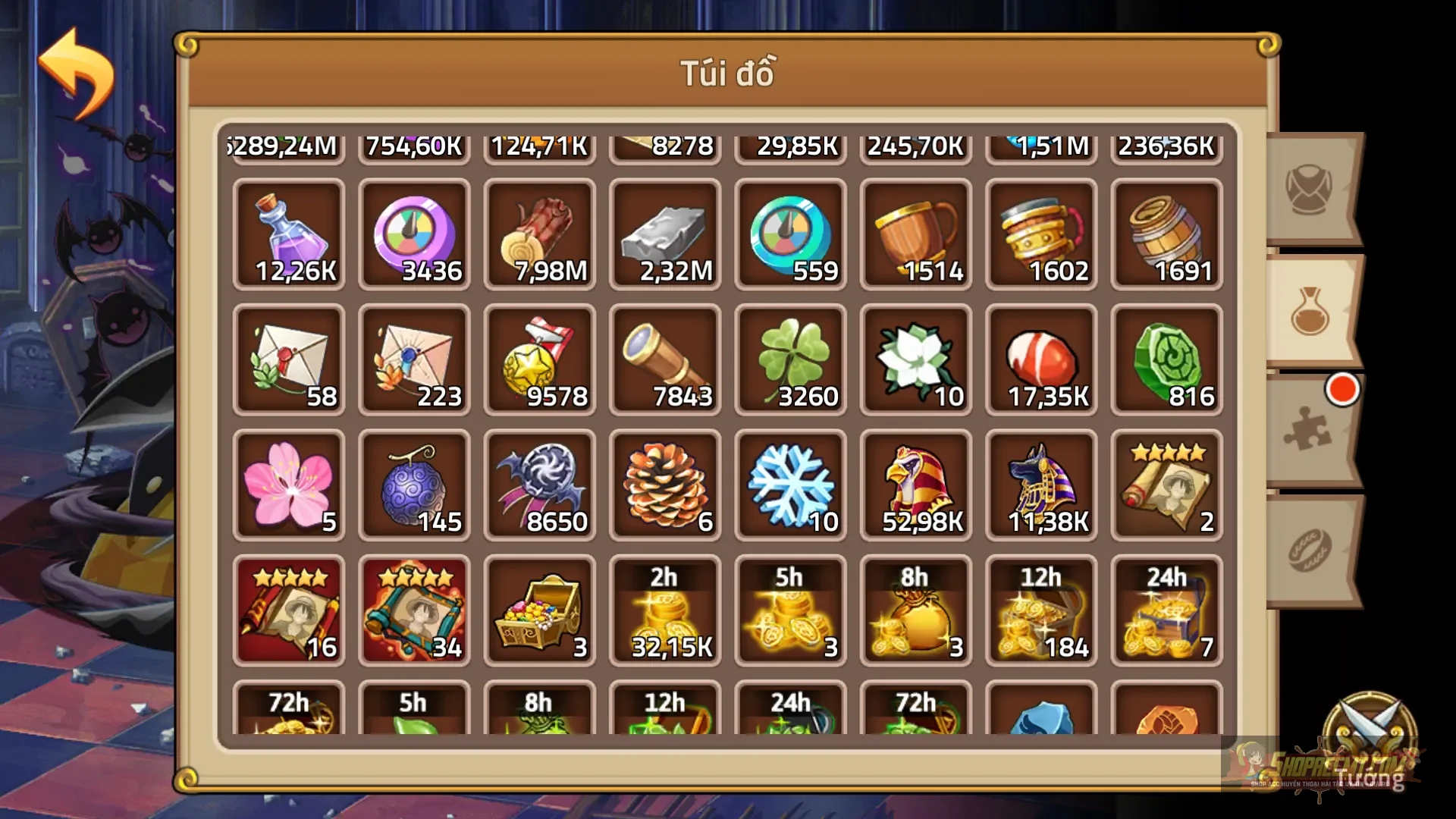The image size is (1456, 819).
Task: Open the five-star character scroll
Action: point(1165,485)
